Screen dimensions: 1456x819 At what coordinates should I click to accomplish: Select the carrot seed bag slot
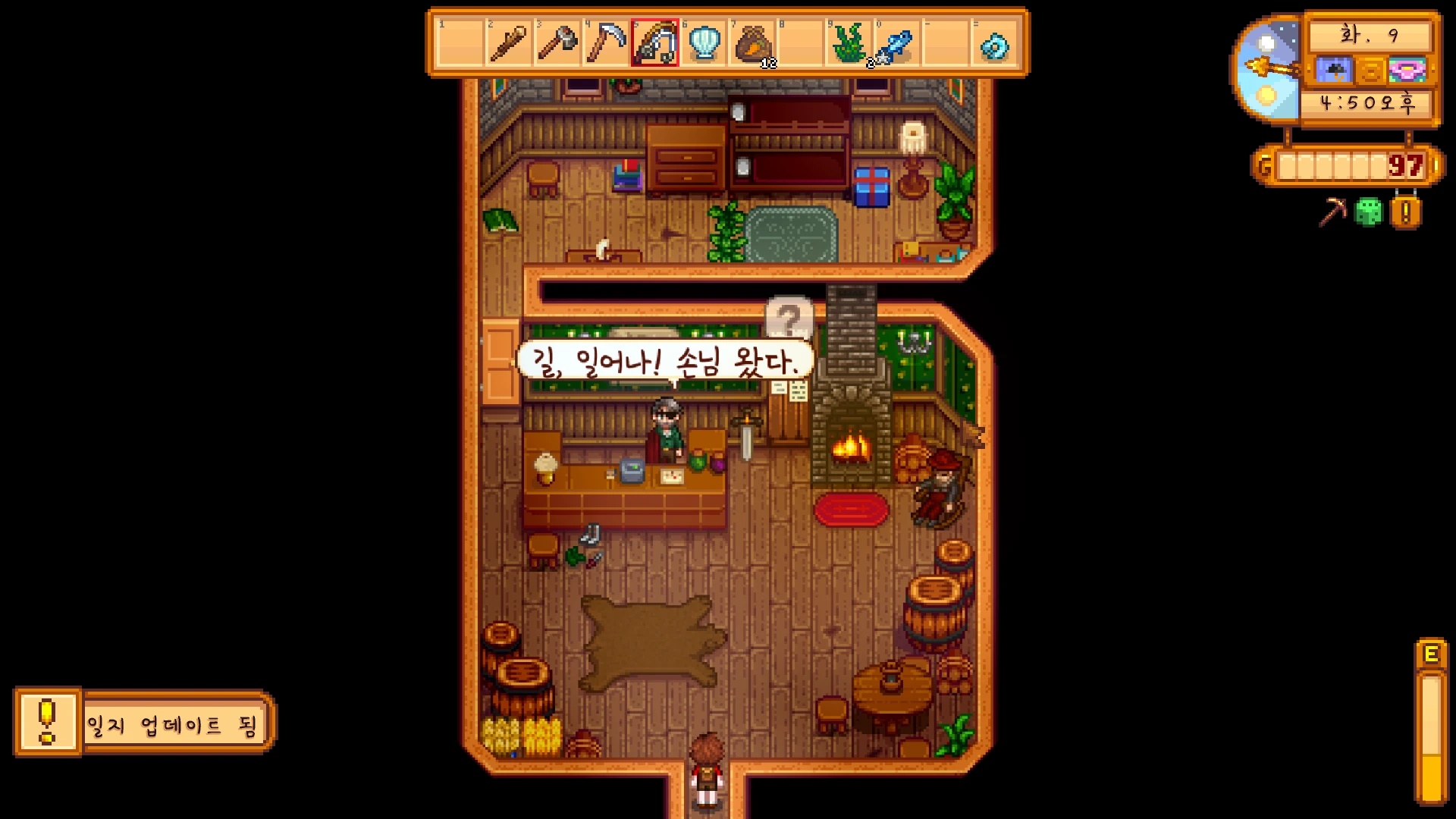click(x=753, y=43)
